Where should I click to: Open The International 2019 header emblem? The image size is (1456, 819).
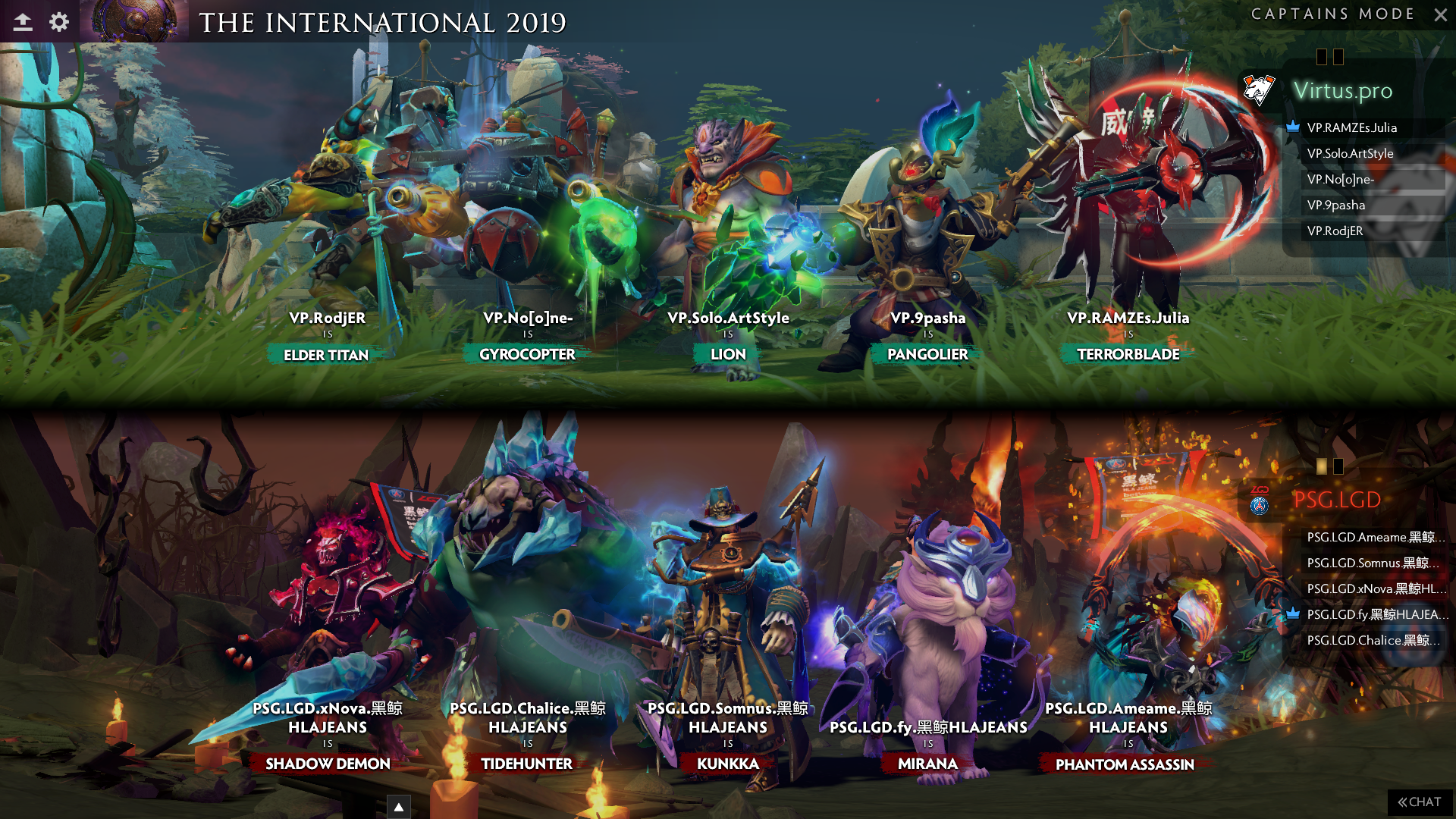tap(135, 20)
